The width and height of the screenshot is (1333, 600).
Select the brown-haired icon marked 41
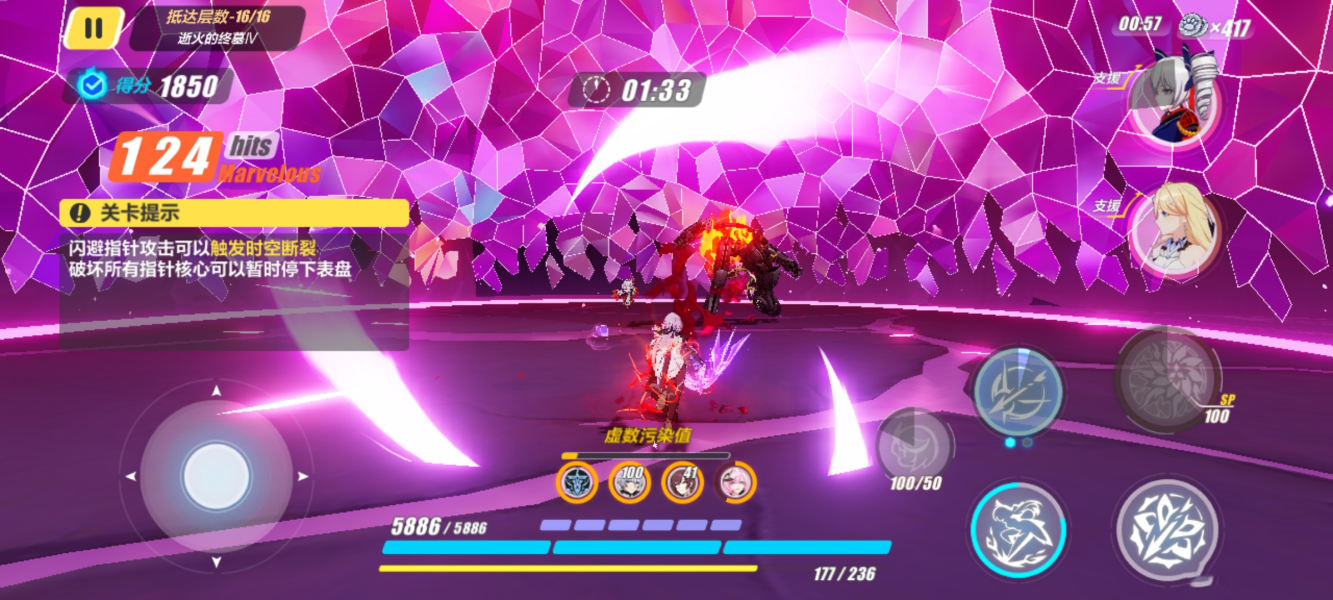[x=682, y=483]
